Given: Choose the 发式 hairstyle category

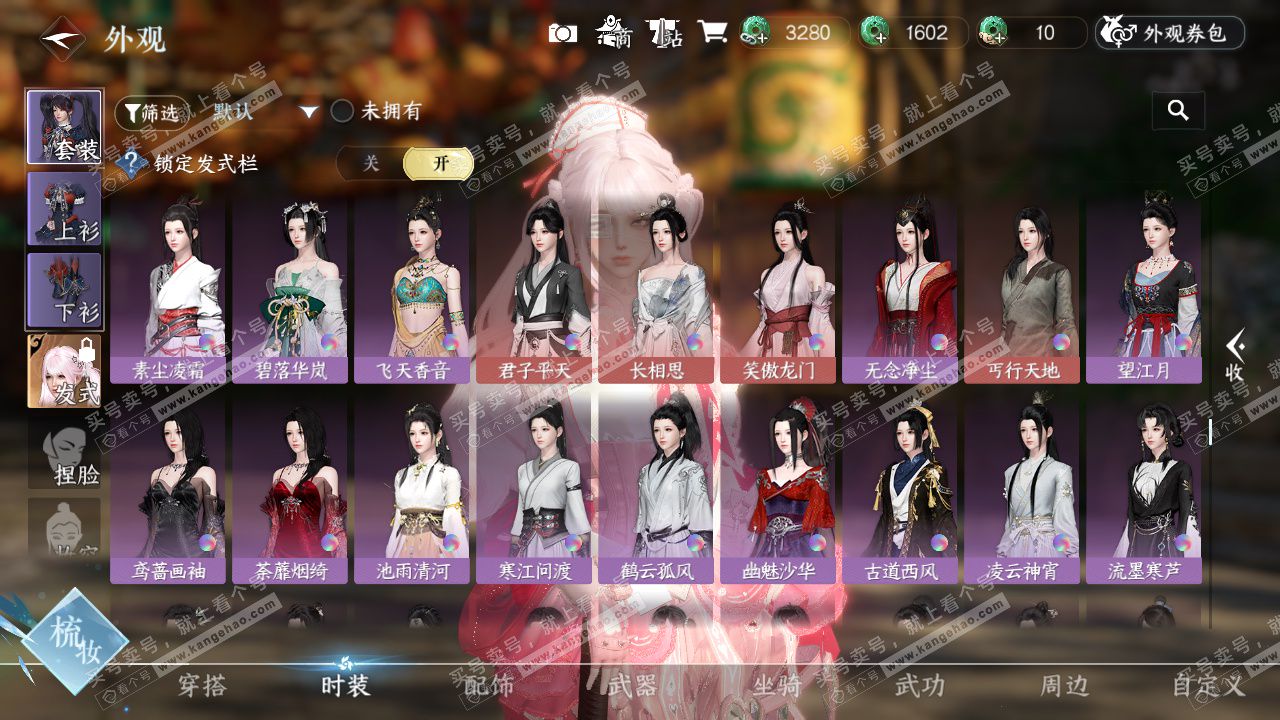Looking at the screenshot, I should click(x=64, y=370).
